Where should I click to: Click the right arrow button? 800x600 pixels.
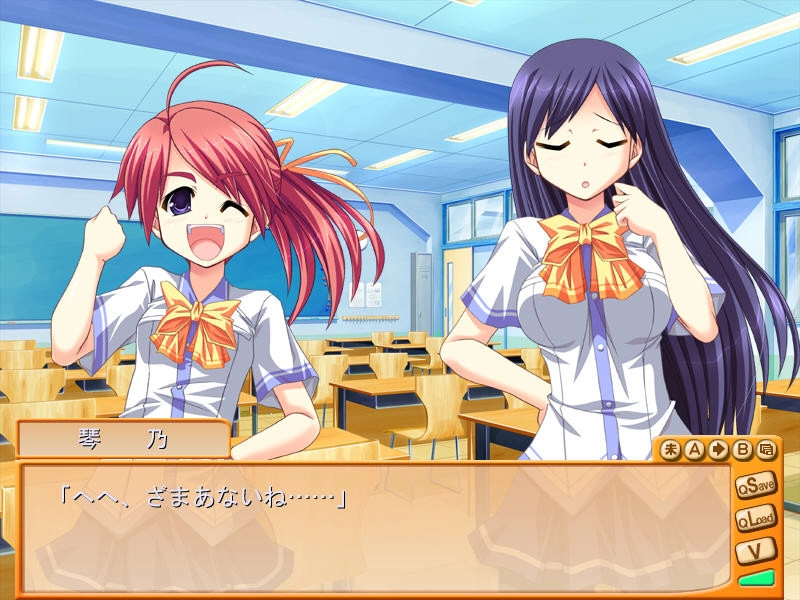click(718, 450)
